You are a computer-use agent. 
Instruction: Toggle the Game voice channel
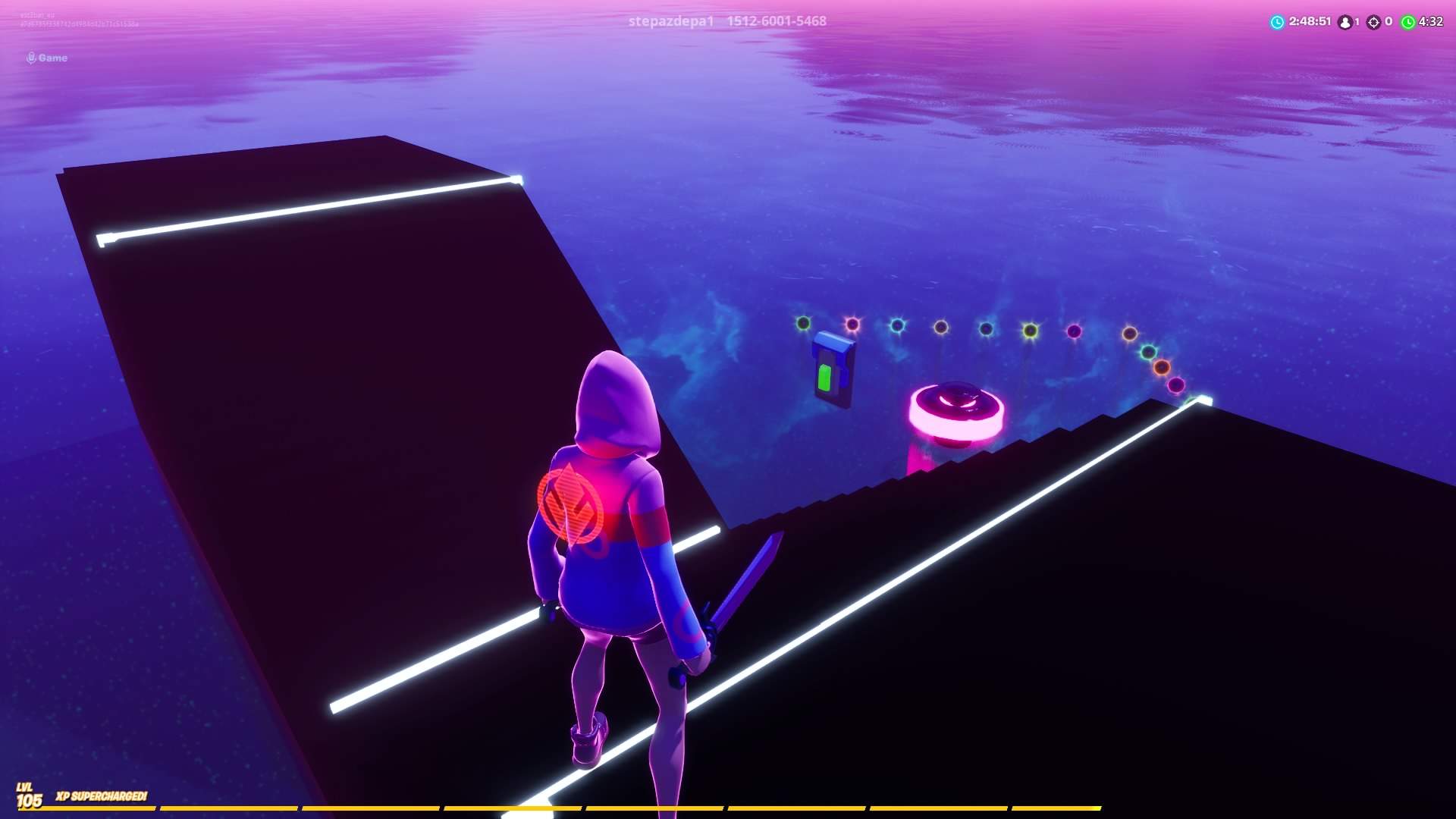tap(47, 57)
